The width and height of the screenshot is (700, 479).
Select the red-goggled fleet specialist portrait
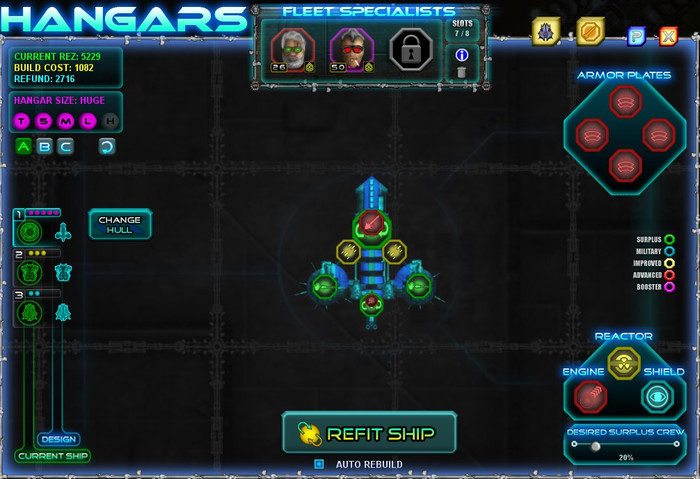point(351,48)
